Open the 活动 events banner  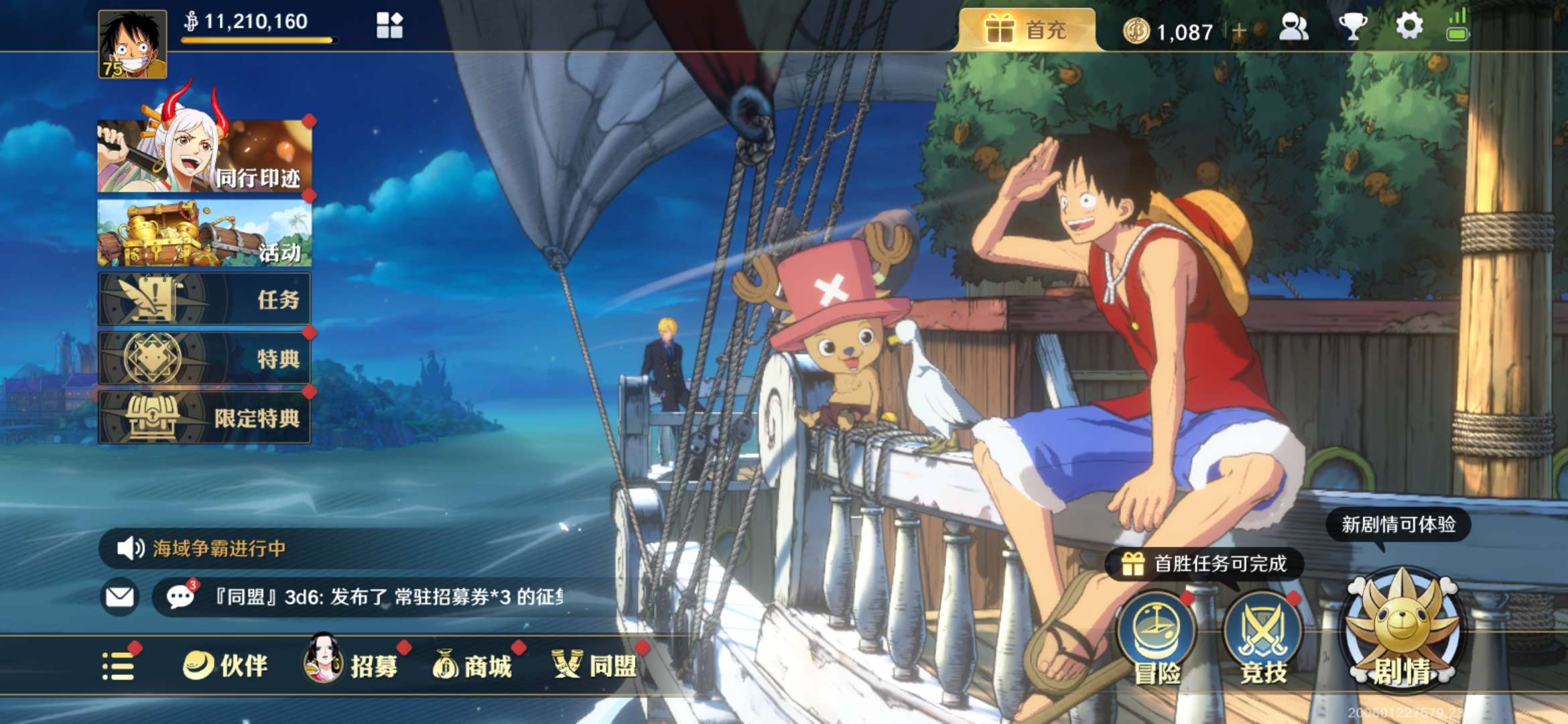coord(204,233)
